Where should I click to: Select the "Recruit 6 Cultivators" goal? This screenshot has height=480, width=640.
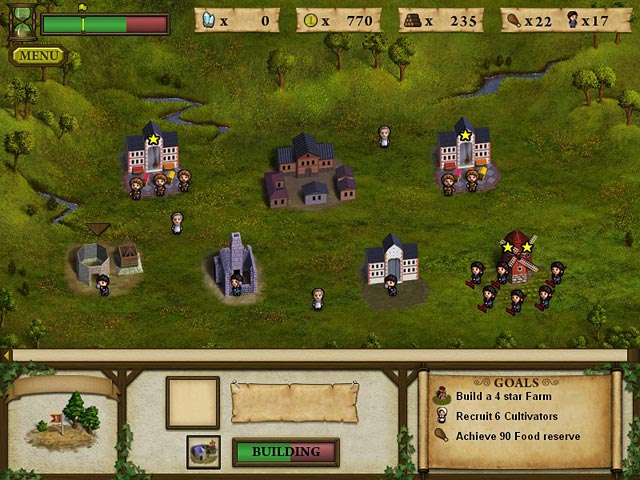click(x=506, y=416)
